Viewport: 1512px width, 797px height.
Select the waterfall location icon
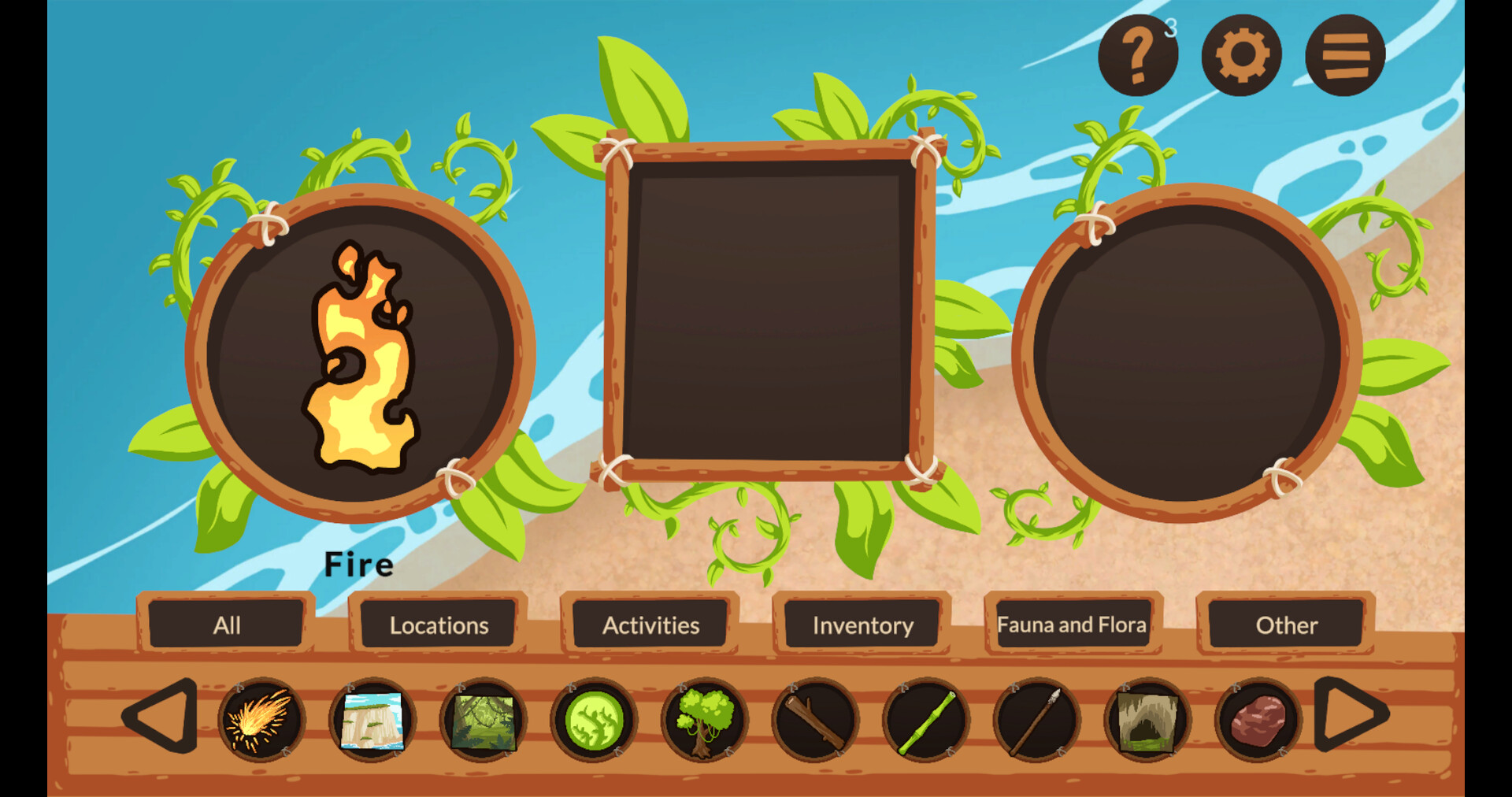(x=372, y=721)
